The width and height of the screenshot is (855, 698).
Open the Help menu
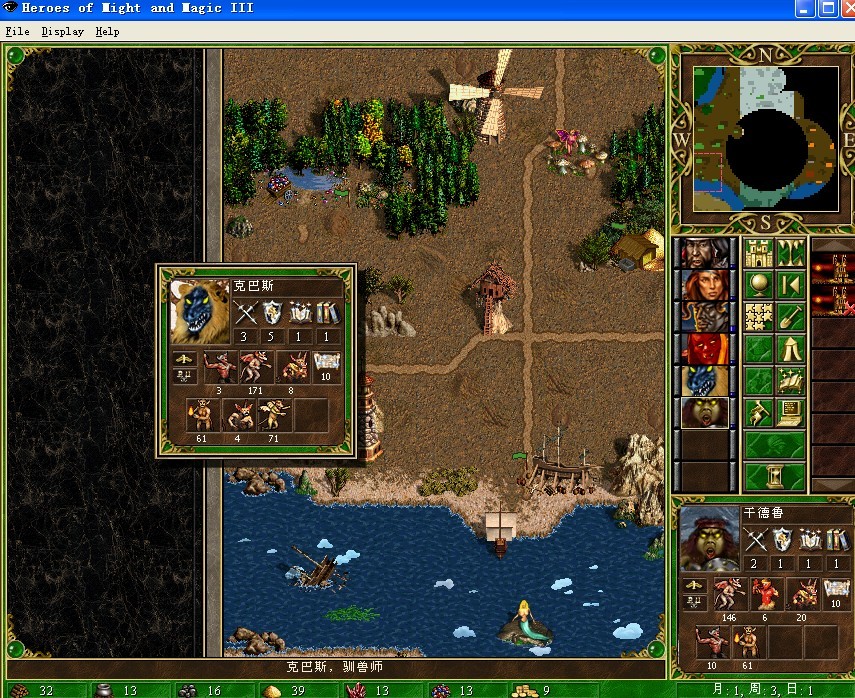click(107, 31)
